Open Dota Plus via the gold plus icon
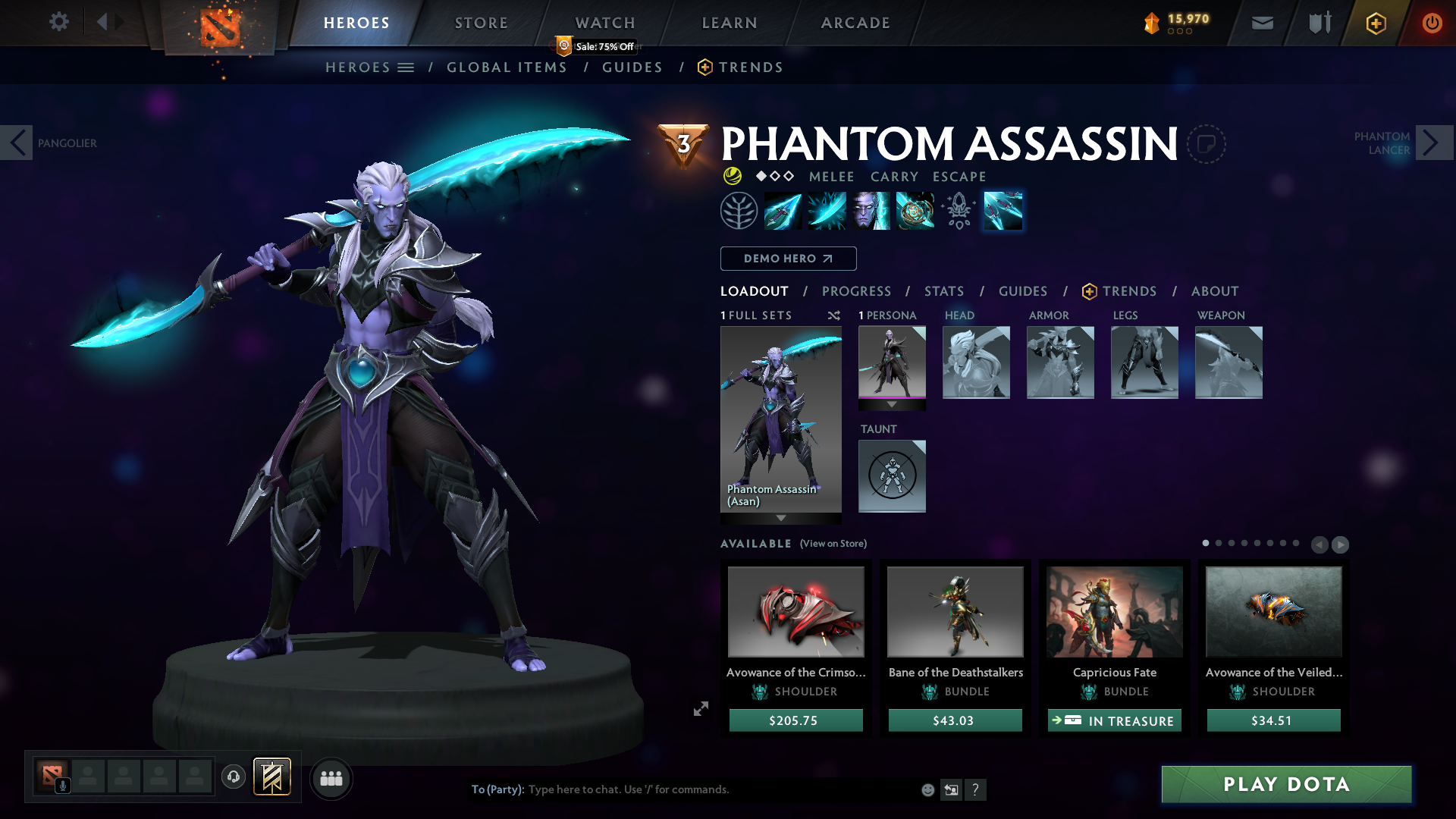 pyautogui.click(x=1376, y=23)
